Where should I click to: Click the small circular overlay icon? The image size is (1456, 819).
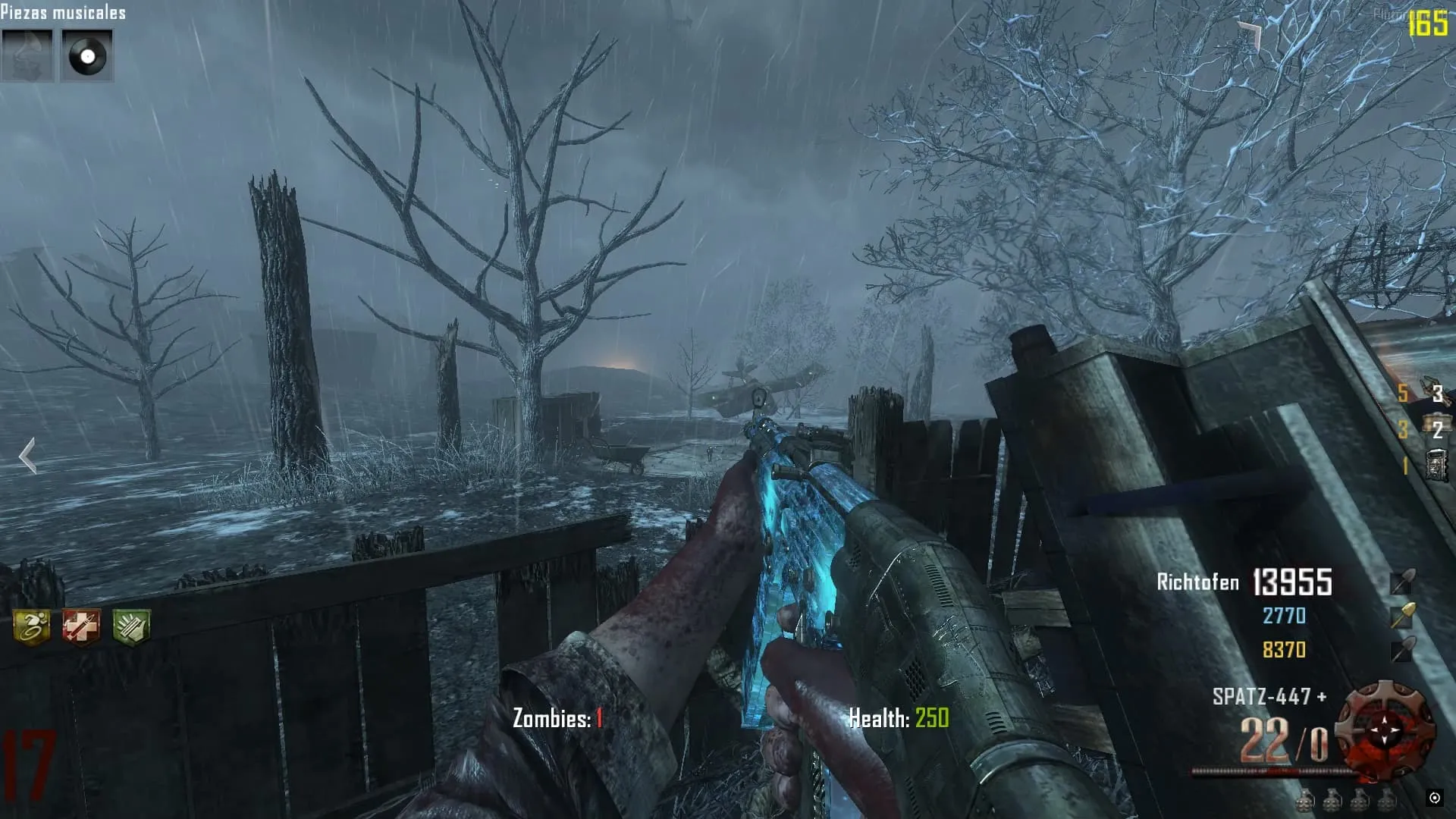[1434, 797]
